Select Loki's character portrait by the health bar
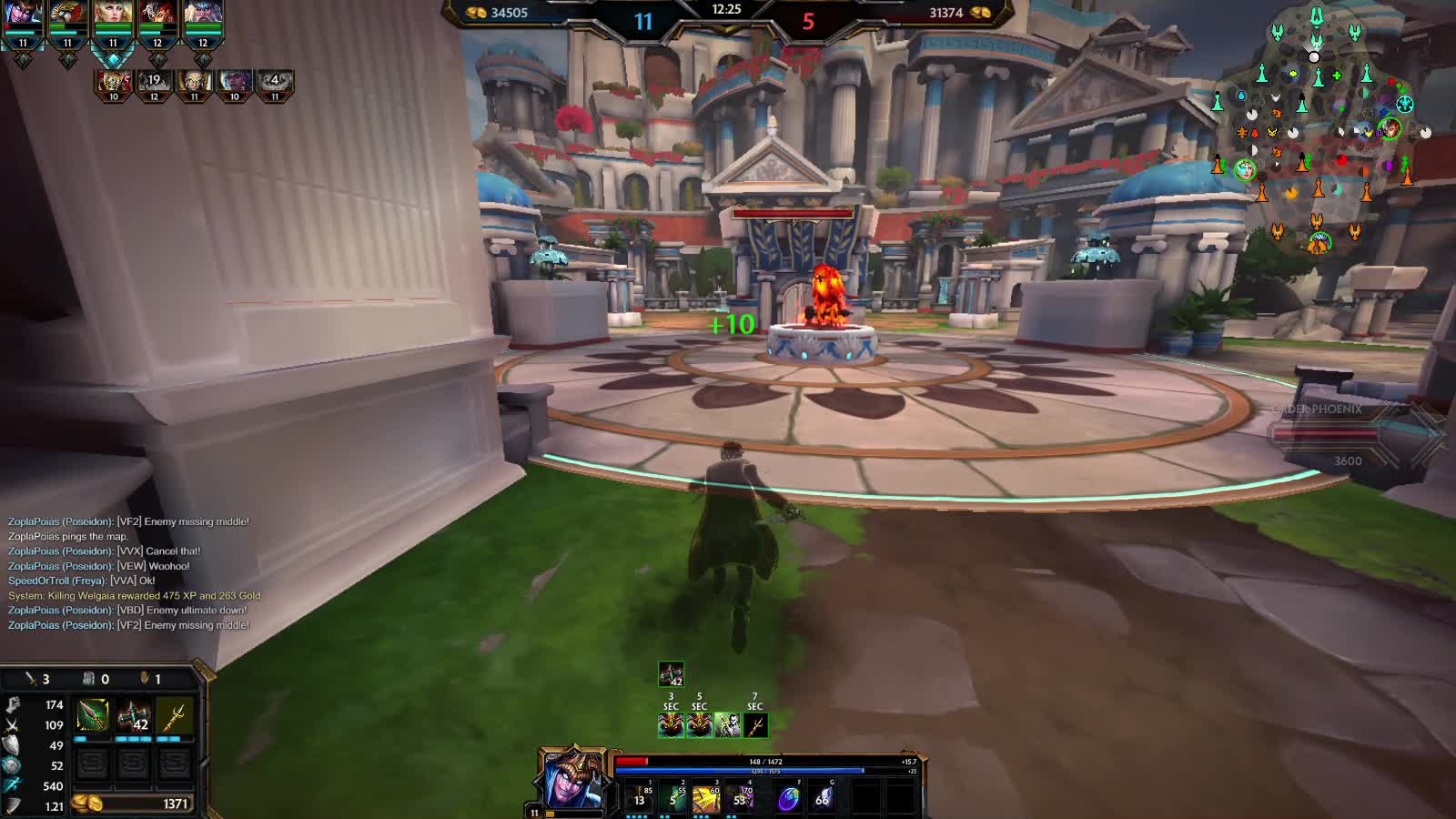The width and height of the screenshot is (1456, 819). 571,780
